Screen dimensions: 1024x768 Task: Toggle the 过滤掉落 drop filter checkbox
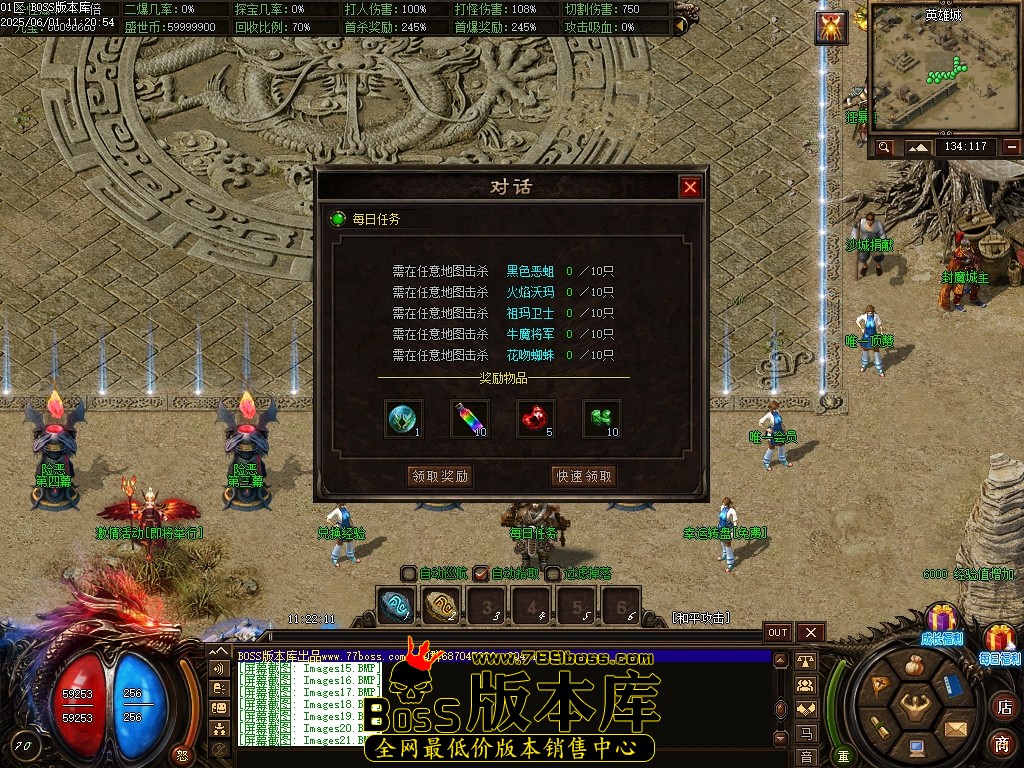553,573
